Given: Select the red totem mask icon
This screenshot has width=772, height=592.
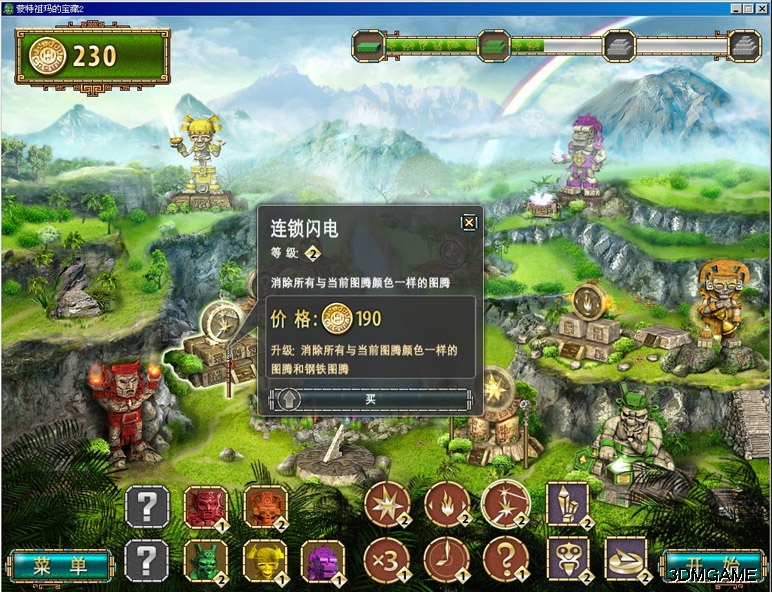Looking at the screenshot, I should coord(205,507).
